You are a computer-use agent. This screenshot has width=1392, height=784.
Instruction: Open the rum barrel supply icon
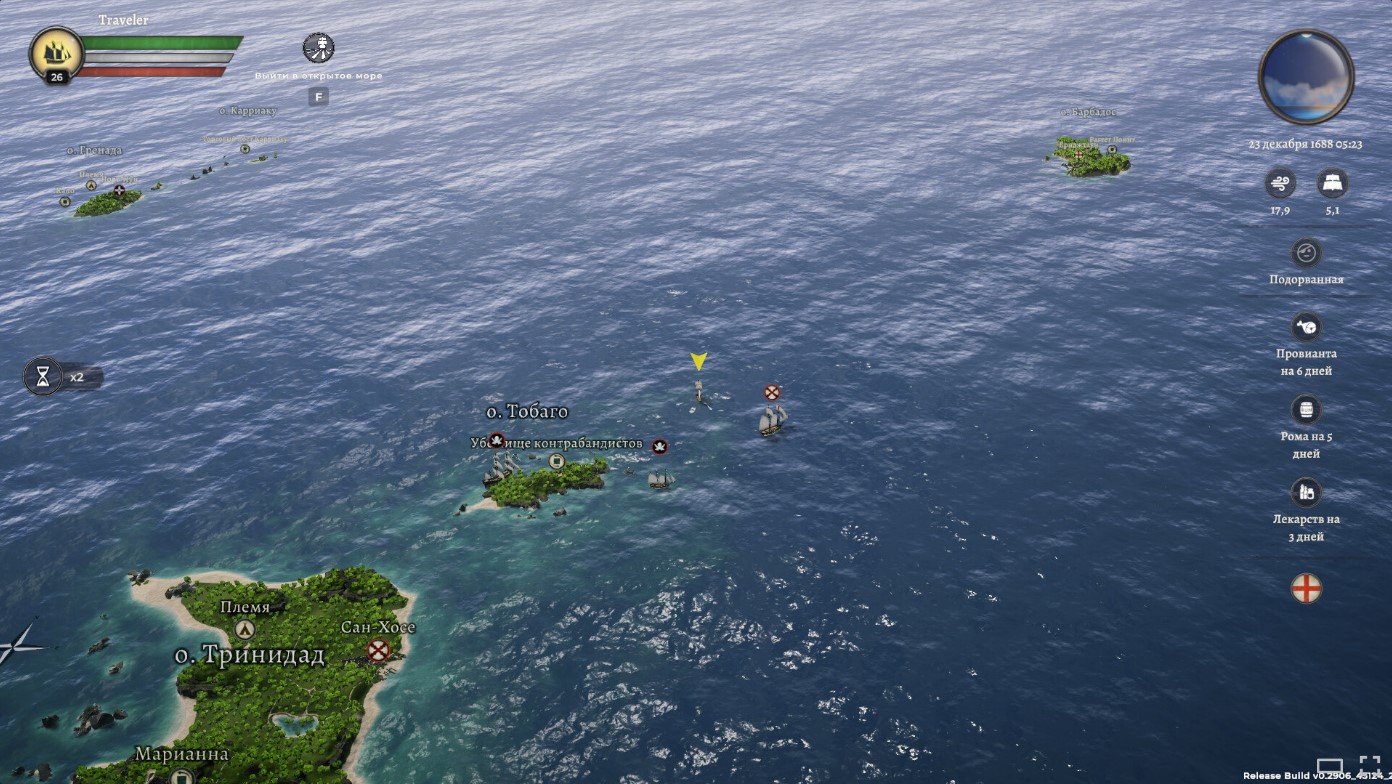coord(1305,410)
